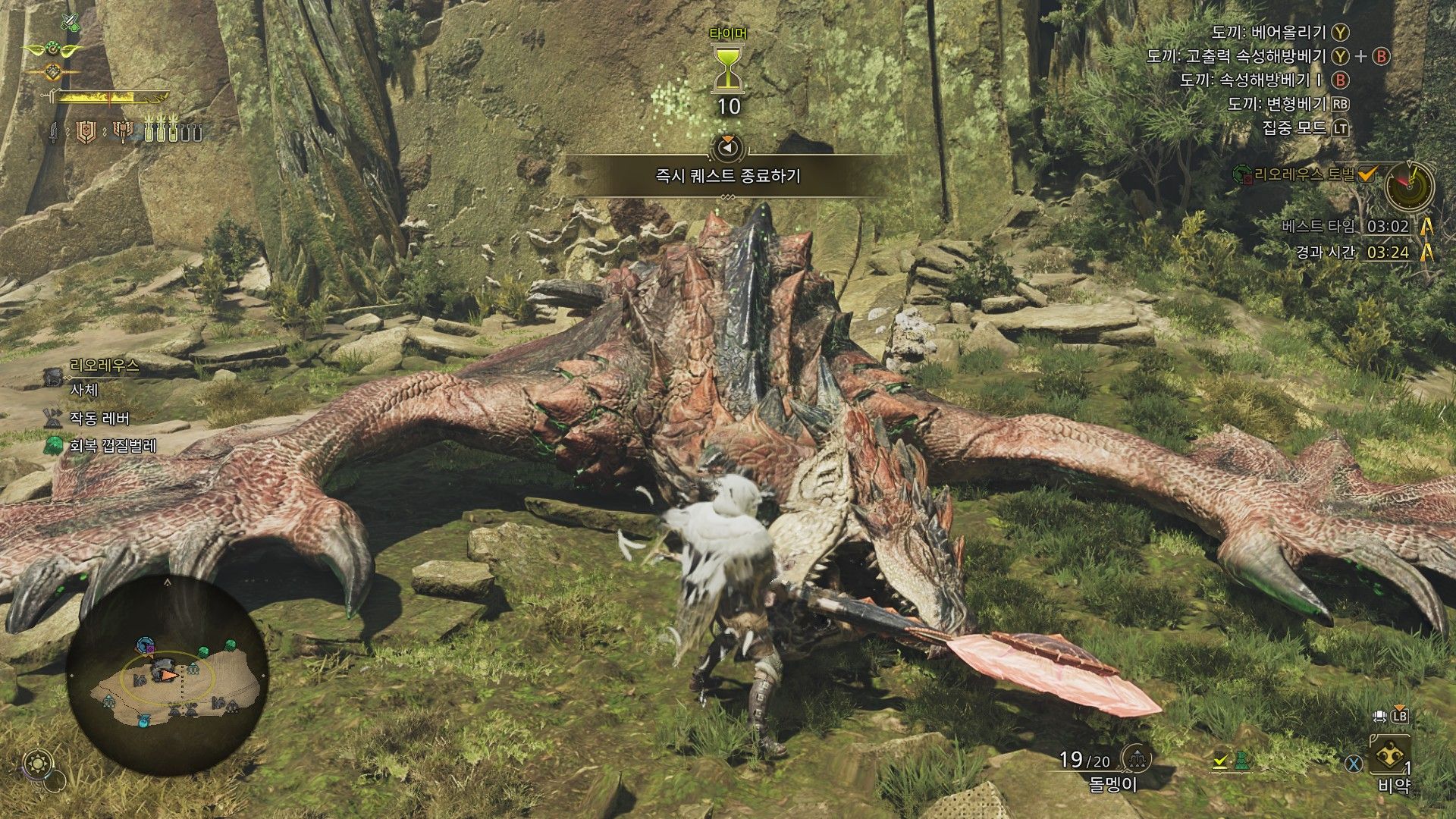This screenshot has height=819, width=1456.
Task: Click the quest clock dial icon
Action: pyautogui.click(x=1409, y=186)
